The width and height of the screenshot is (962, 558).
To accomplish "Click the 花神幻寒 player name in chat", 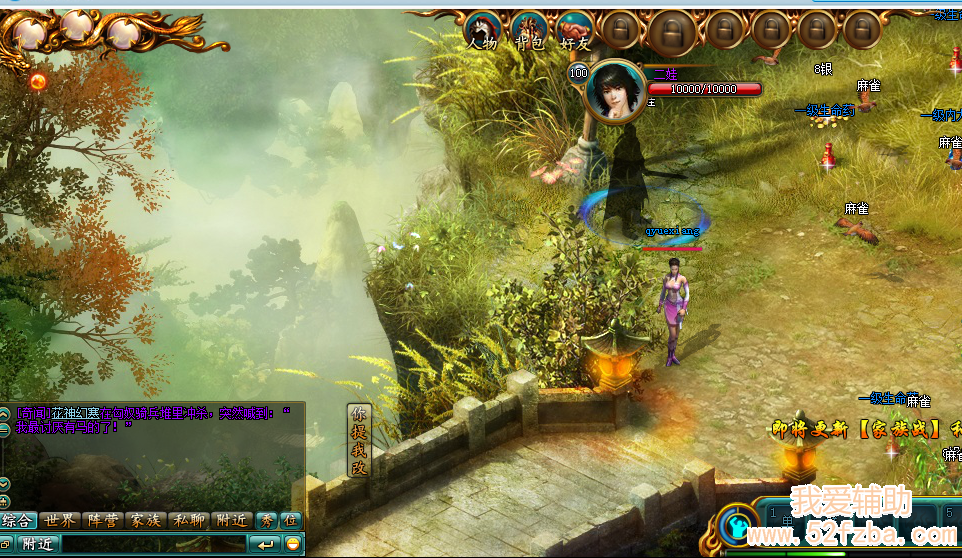I will click(x=72, y=412).
